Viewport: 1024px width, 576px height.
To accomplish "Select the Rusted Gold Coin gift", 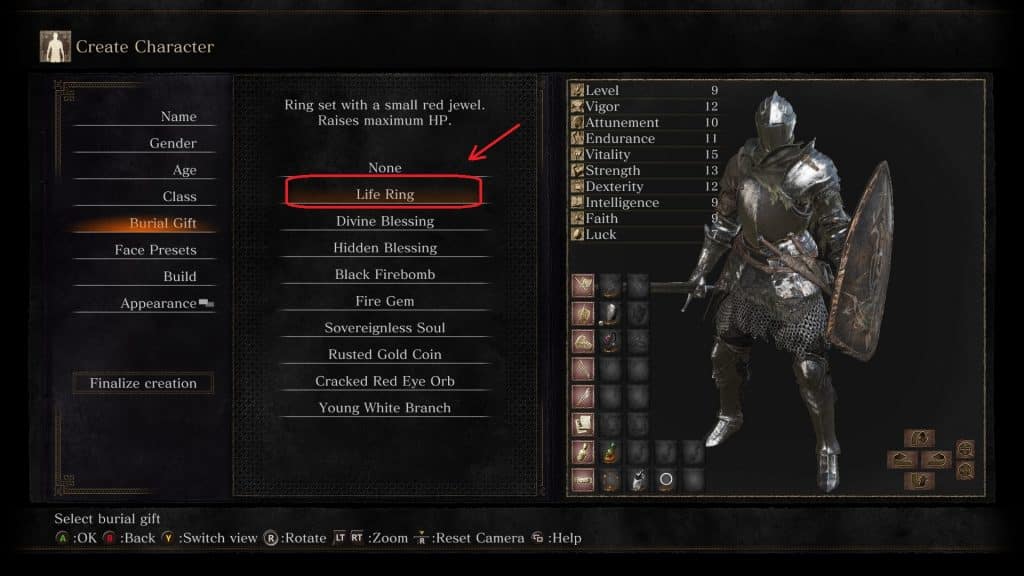I will (385, 354).
